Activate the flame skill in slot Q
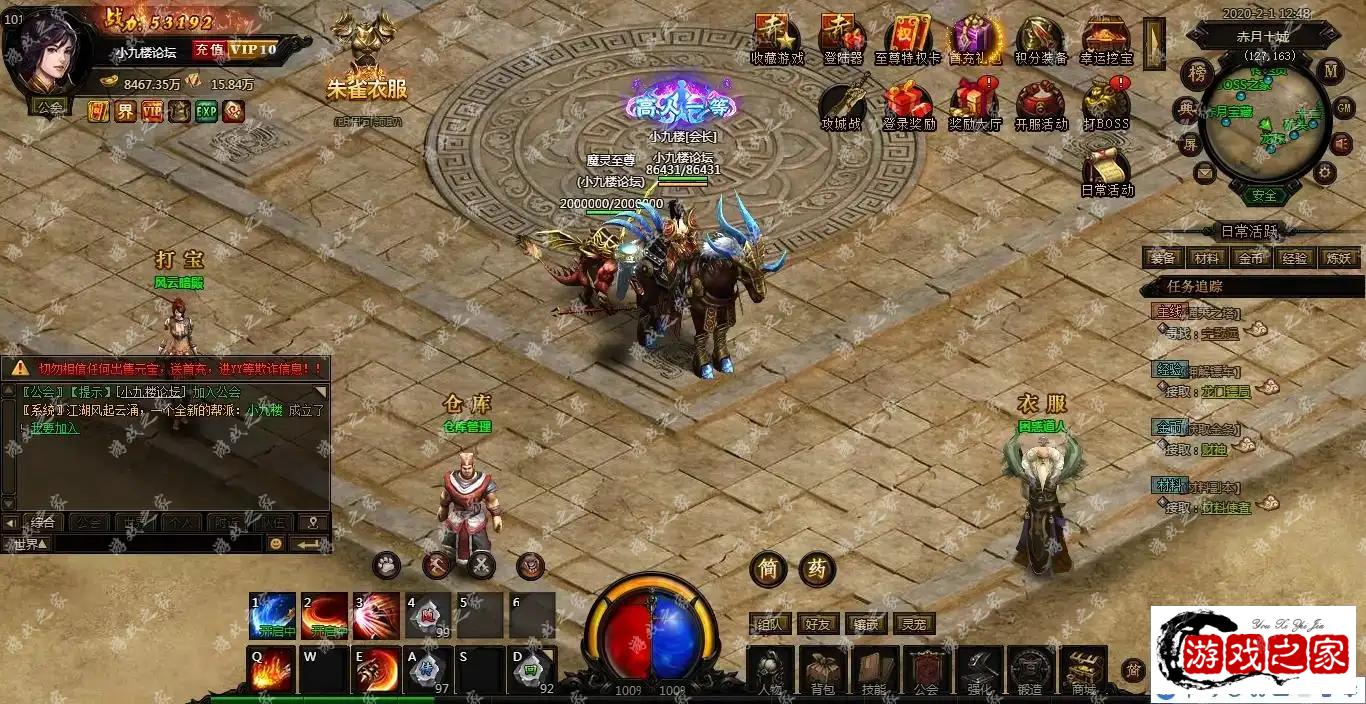This screenshot has height=704, width=1366. tap(271, 670)
